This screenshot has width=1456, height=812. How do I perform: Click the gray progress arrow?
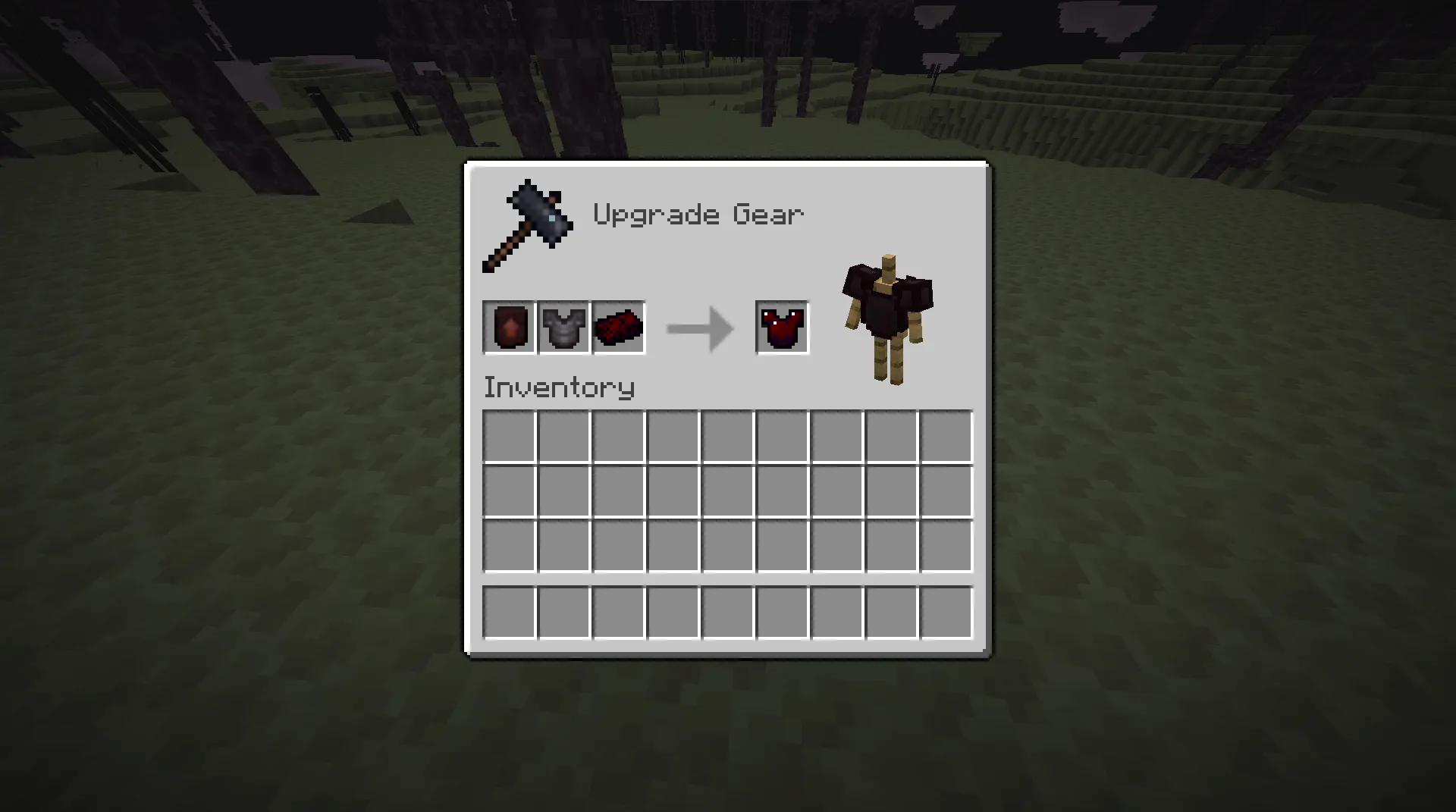click(698, 328)
